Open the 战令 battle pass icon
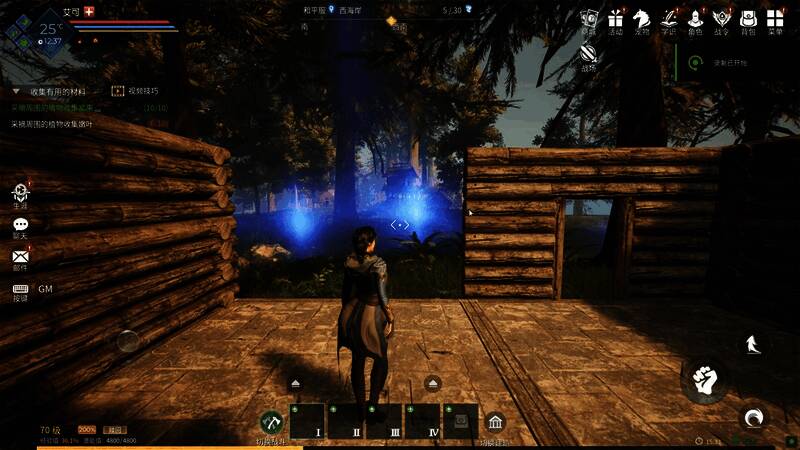Screen dimensions: 800x450 click(721, 19)
